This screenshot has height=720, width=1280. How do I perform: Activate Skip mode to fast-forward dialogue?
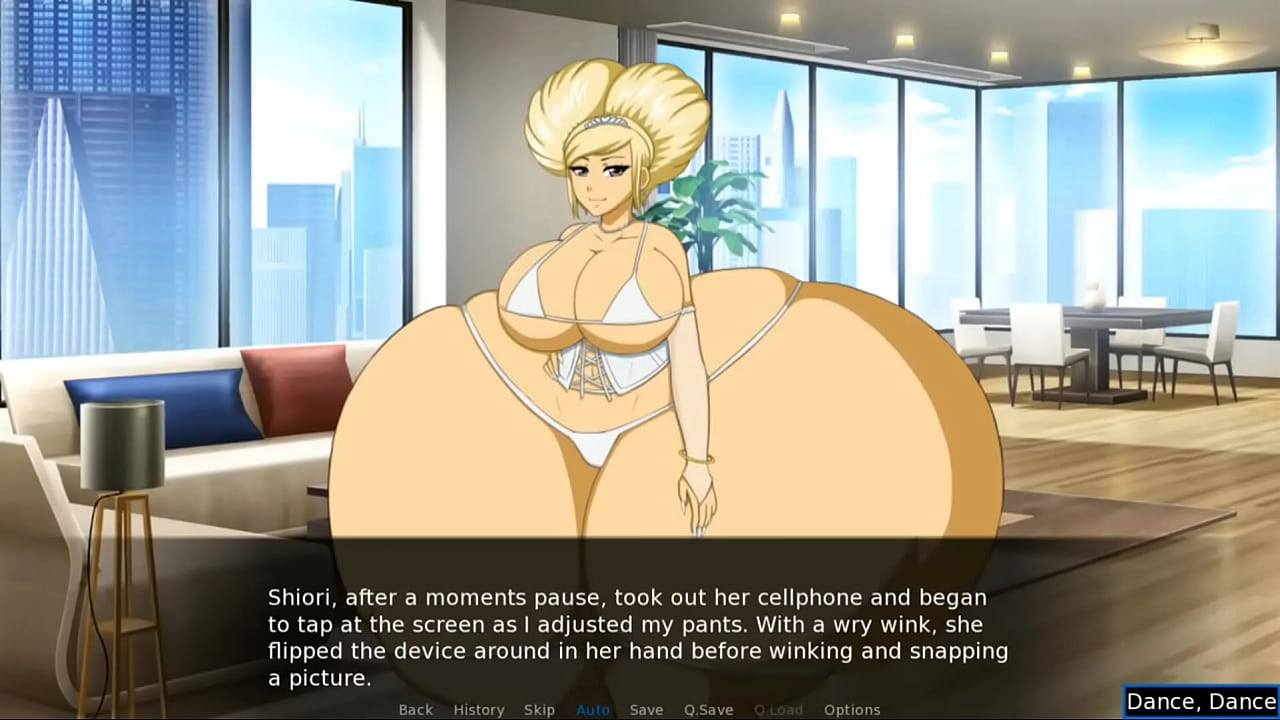[x=540, y=709]
